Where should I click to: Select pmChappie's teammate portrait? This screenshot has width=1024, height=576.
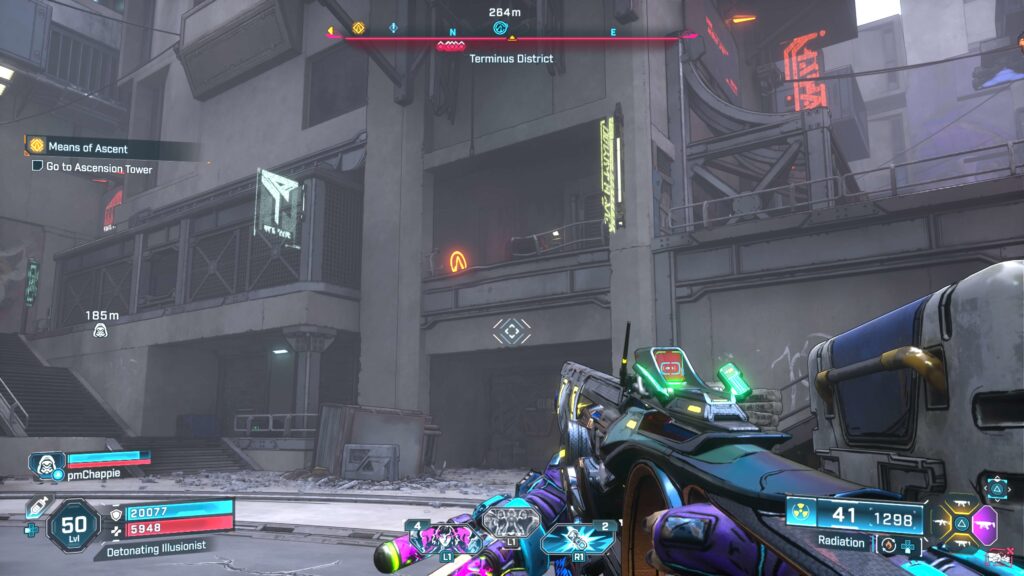pyautogui.click(x=47, y=464)
